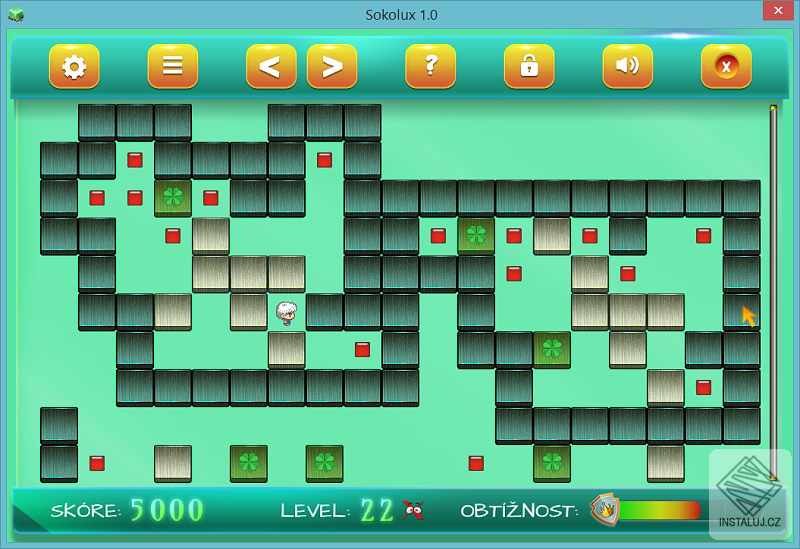This screenshot has height=549, width=800.
Task: Show help with the question mark button
Action: click(x=430, y=67)
